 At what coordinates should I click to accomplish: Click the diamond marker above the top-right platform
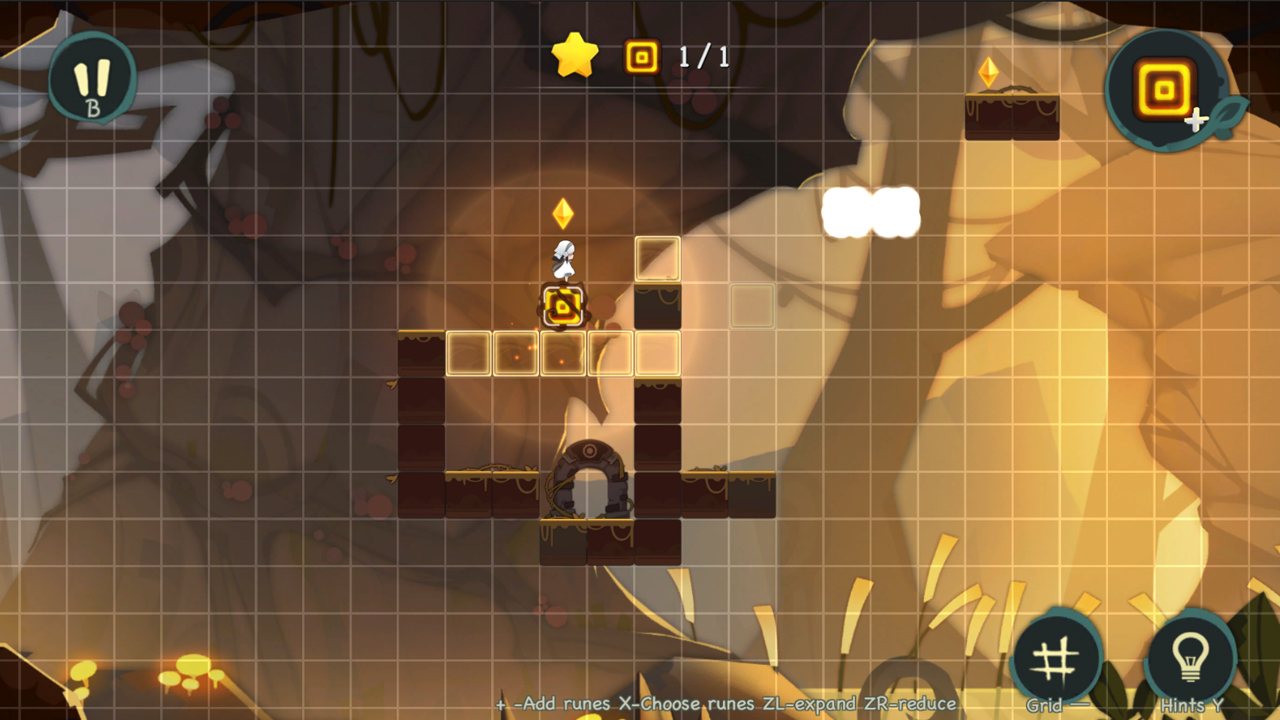tap(988, 70)
